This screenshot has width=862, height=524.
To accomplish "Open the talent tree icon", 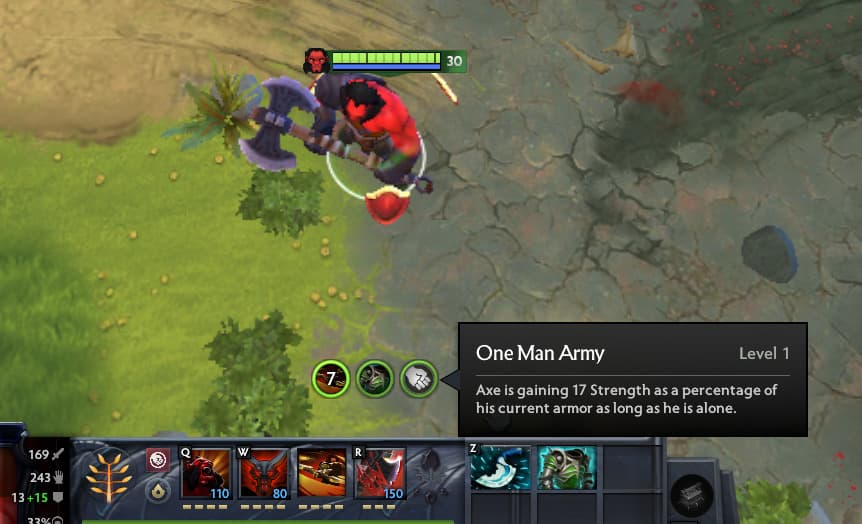I will pyautogui.click(x=109, y=475).
